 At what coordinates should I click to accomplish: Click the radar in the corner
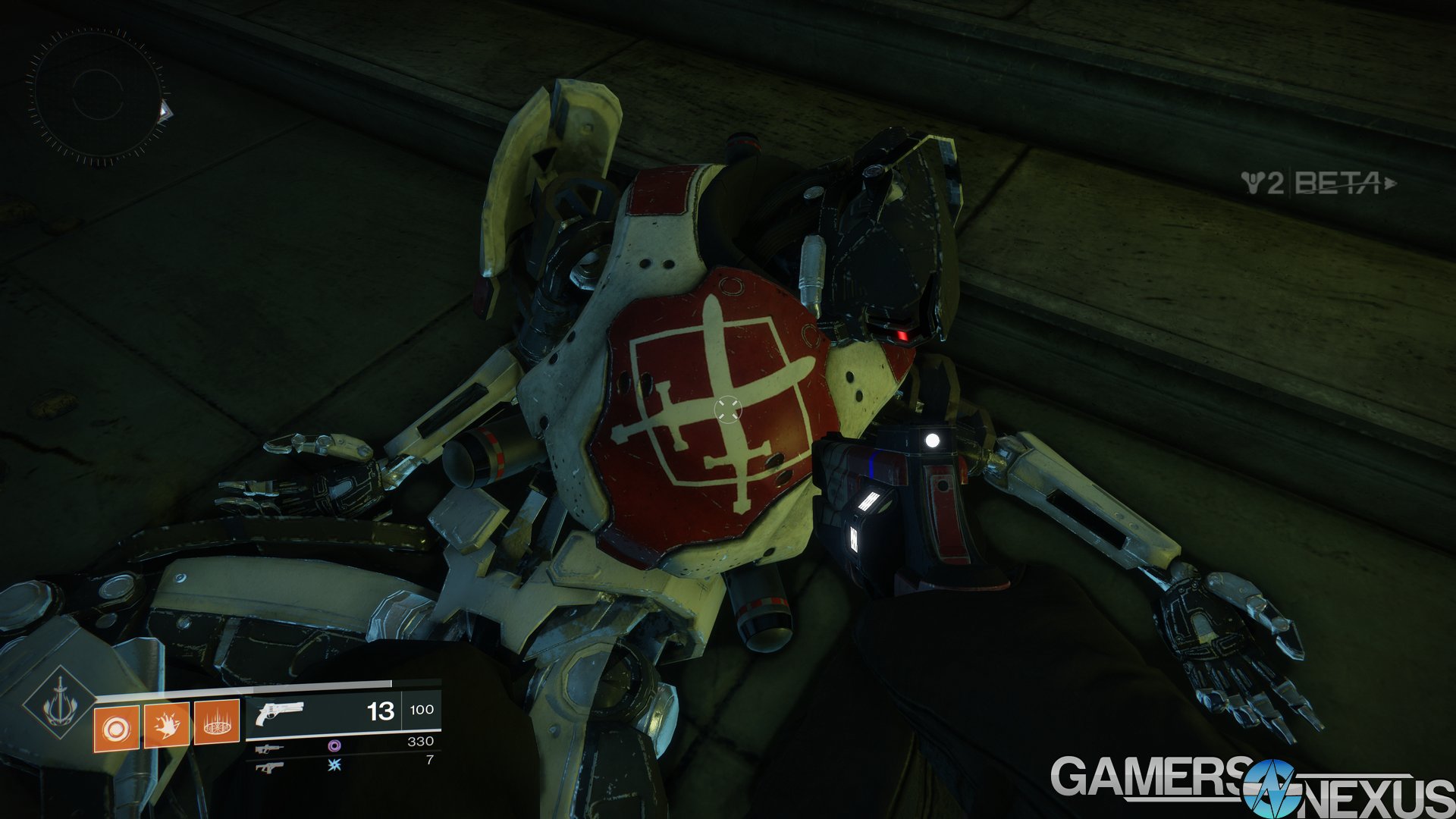[x=96, y=96]
